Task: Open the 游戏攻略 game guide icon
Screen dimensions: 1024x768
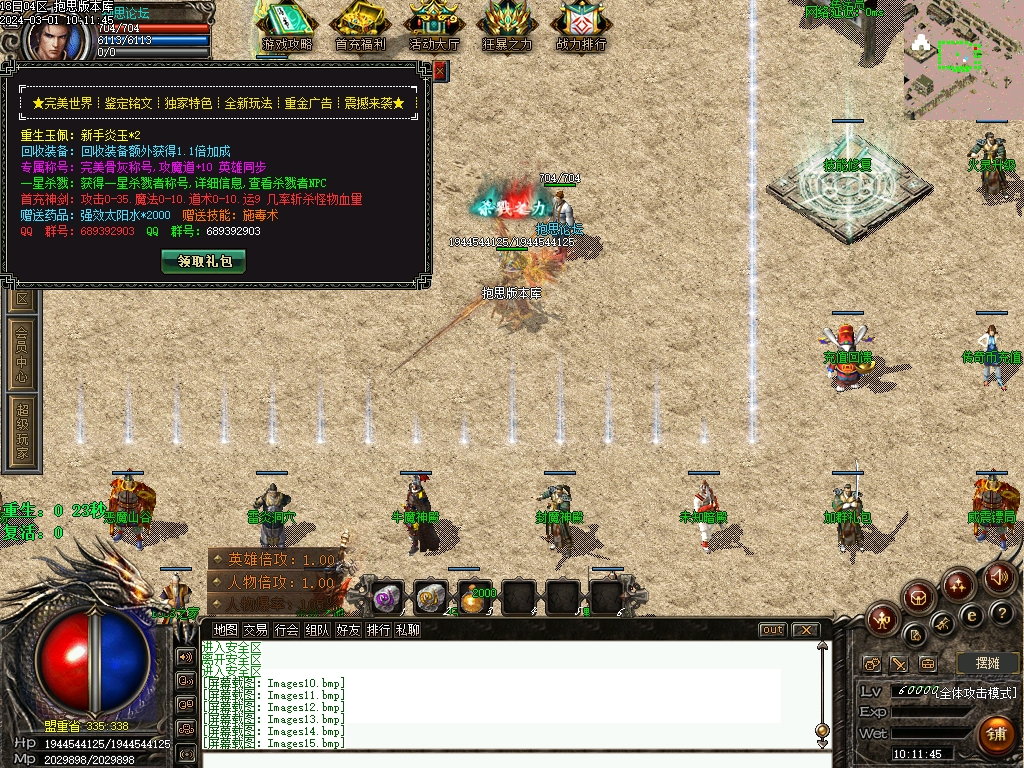Action: [287, 26]
